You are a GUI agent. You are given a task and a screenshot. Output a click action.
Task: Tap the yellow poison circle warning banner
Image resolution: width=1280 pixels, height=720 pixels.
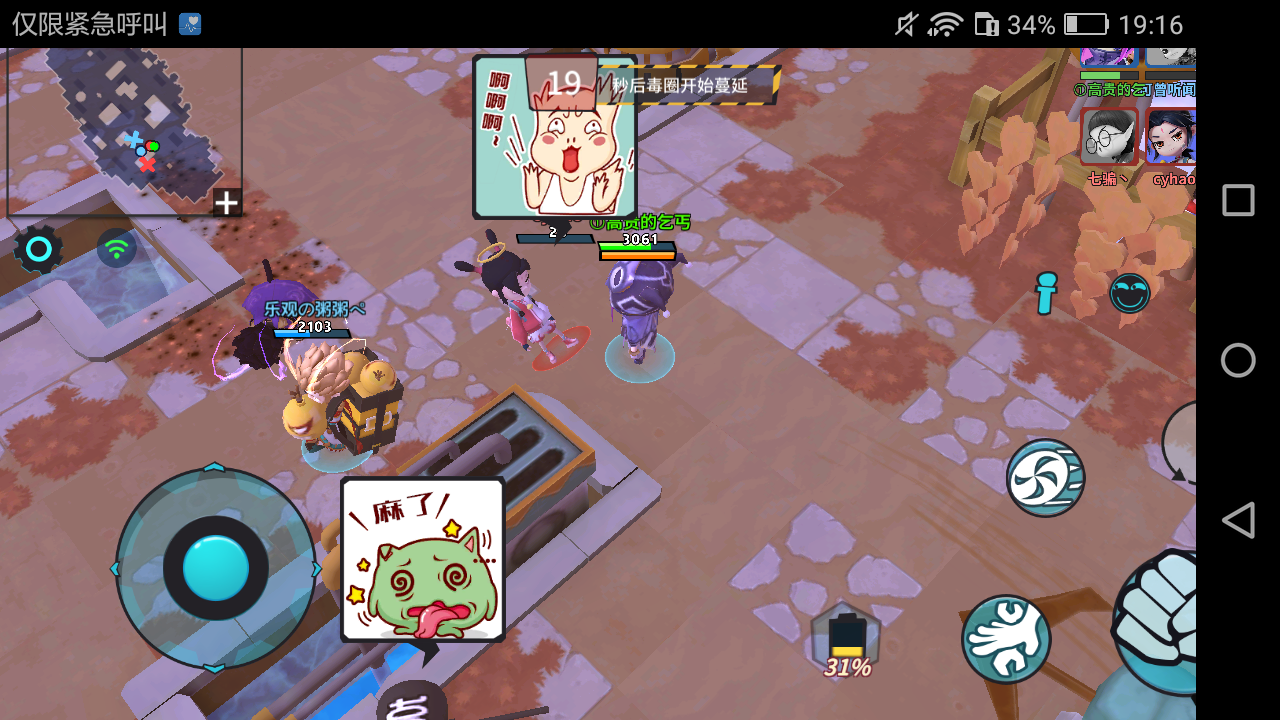pyautogui.click(x=685, y=85)
